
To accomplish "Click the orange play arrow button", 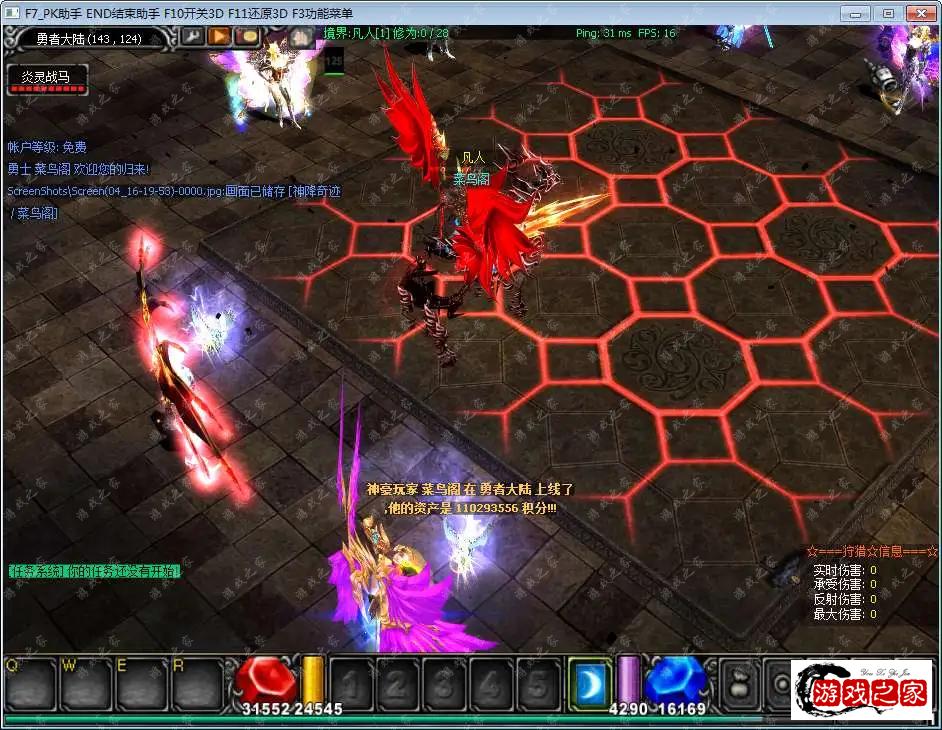I will 219,37.
